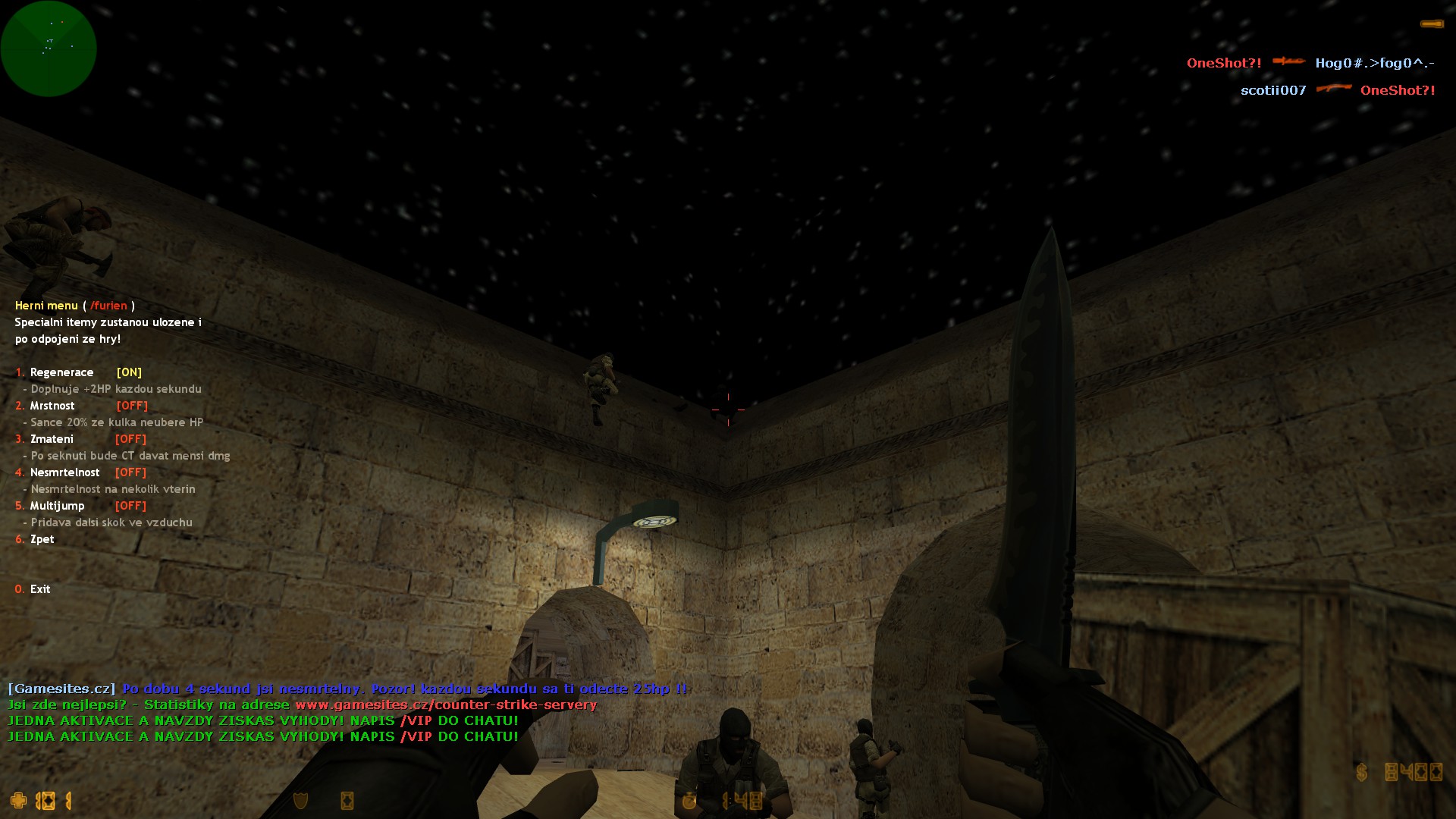The image size is (1456, 819).
Task: Enable the Multijump item
Action: point(57,506)
